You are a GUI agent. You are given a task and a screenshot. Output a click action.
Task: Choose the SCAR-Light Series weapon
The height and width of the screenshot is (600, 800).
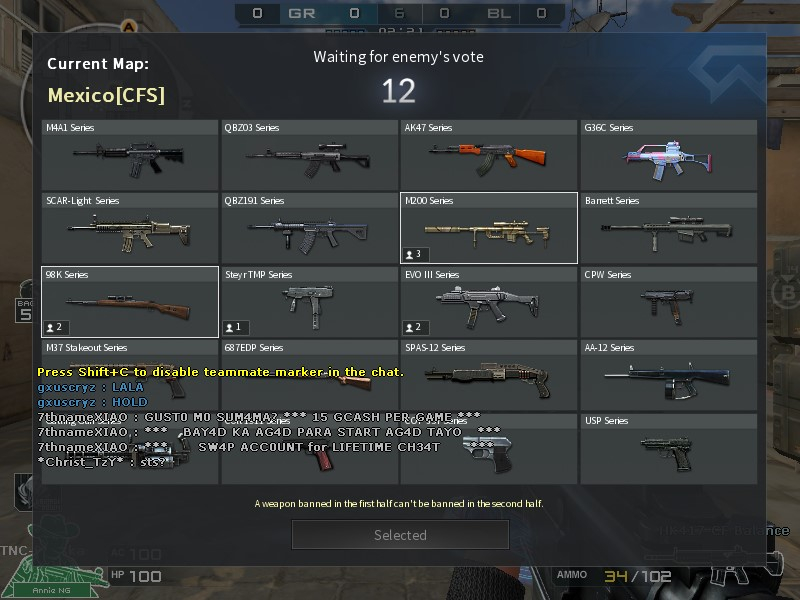click(x=130, y=229)
